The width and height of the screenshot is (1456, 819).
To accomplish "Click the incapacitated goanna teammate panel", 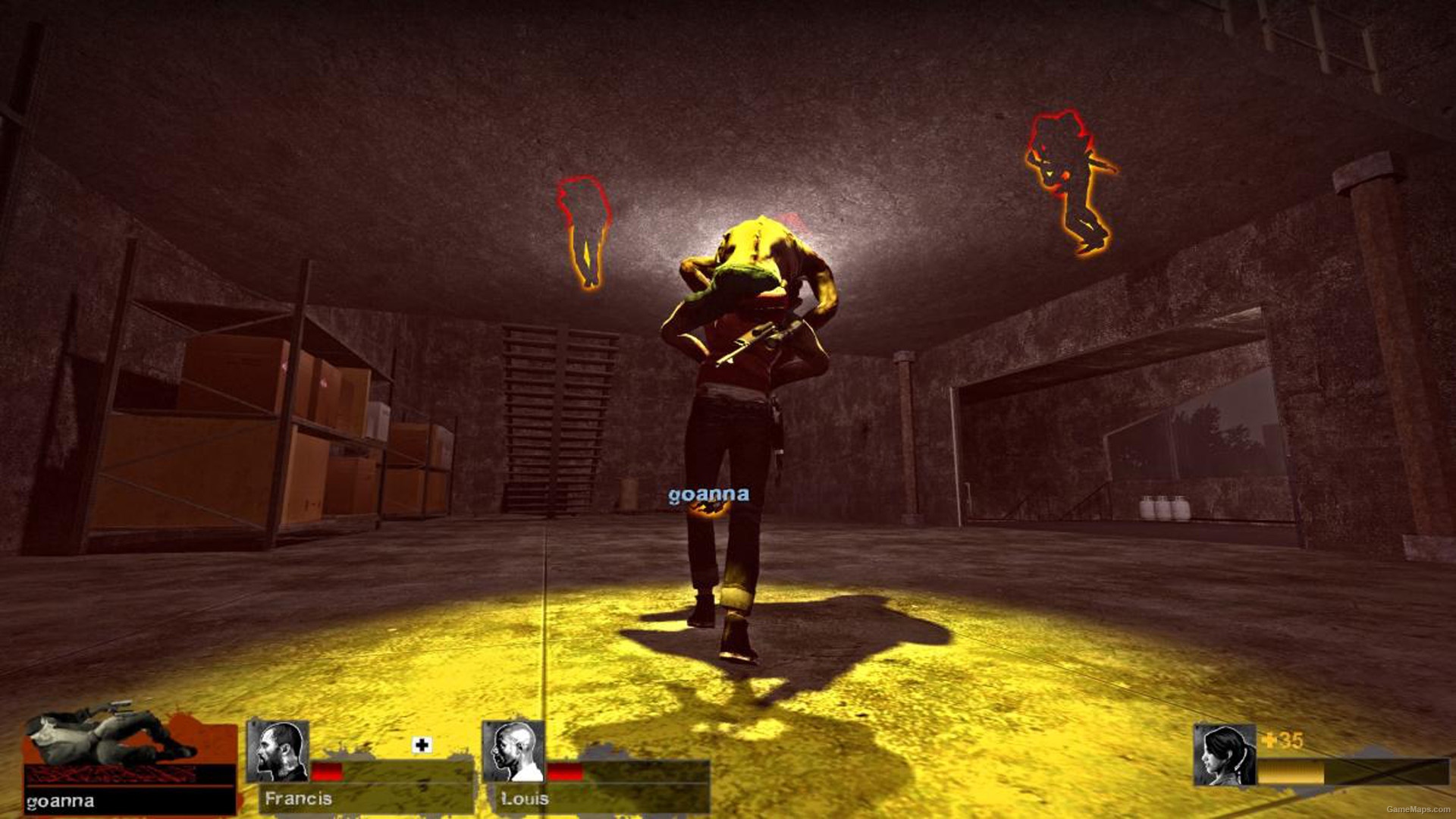I will coord(129,761).
